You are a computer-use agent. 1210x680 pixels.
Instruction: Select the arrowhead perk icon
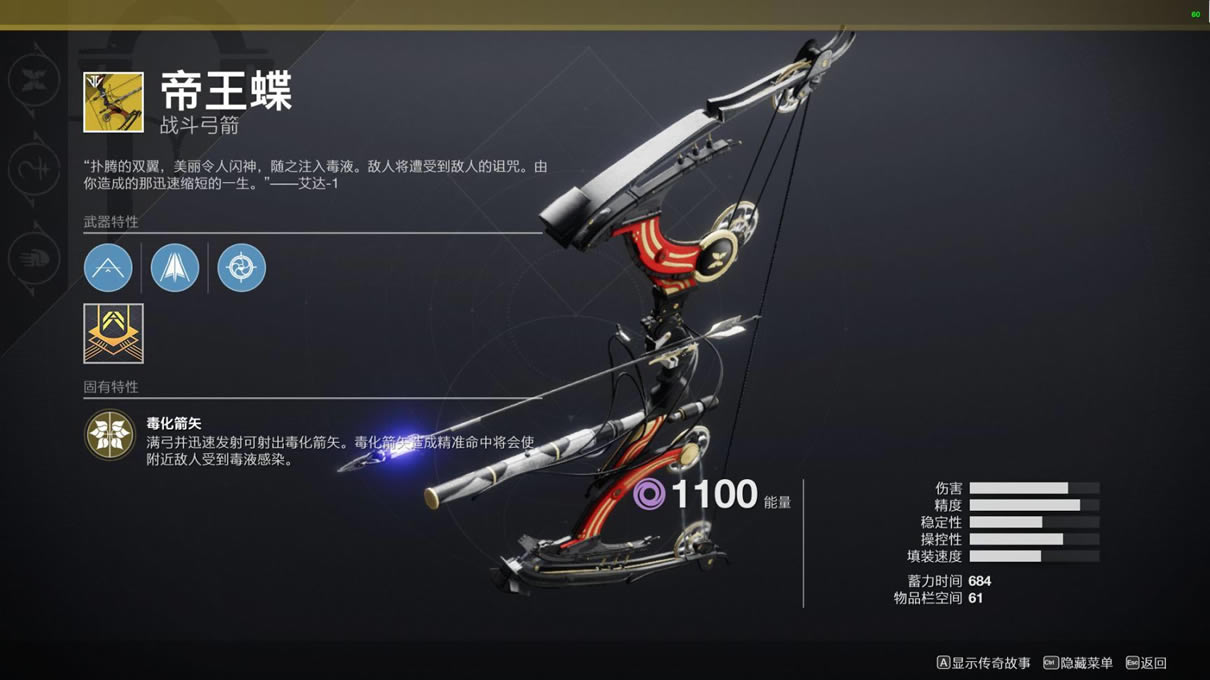(175, 268)
